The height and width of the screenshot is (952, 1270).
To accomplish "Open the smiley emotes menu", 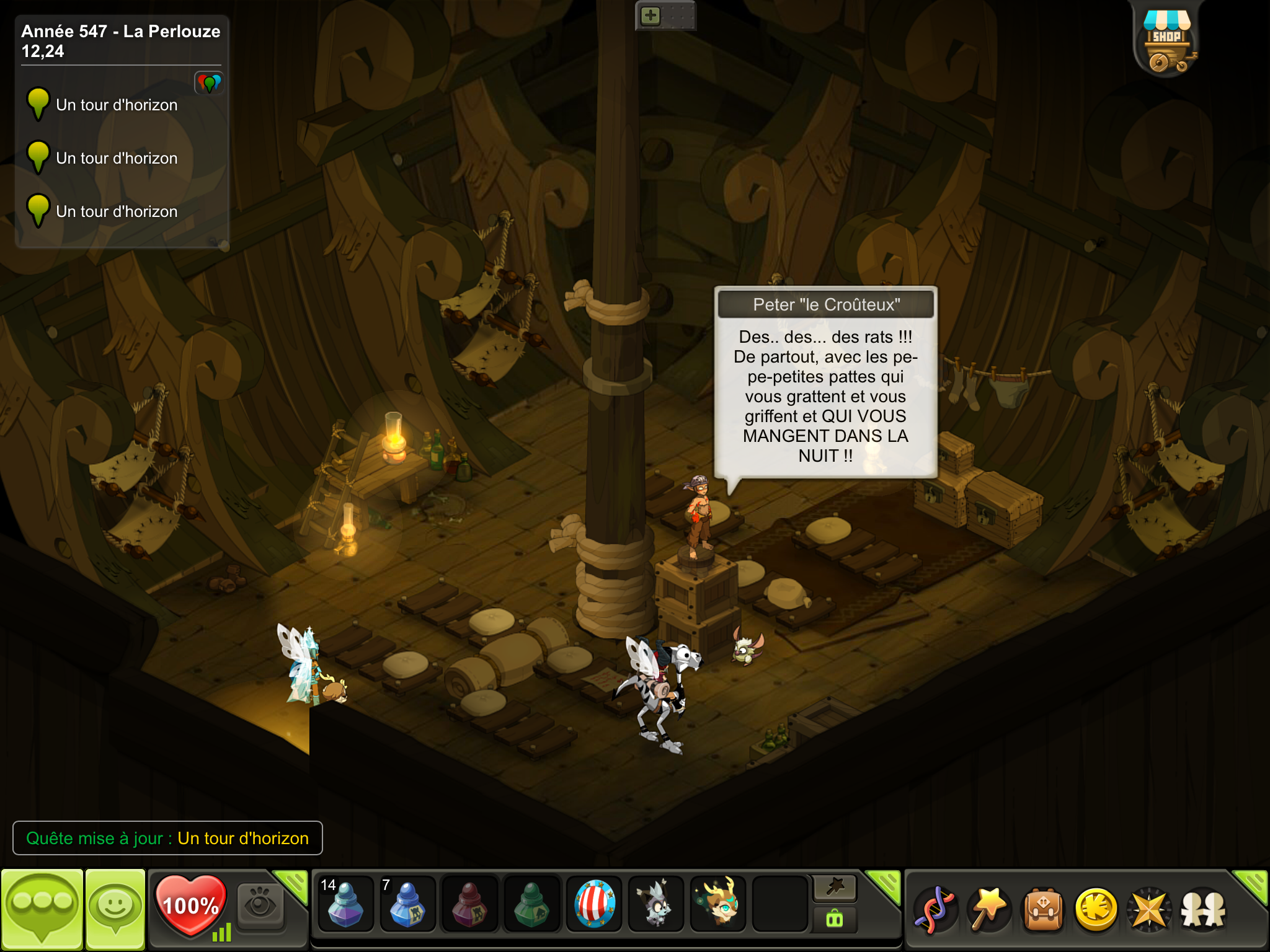I will (115, 909).
